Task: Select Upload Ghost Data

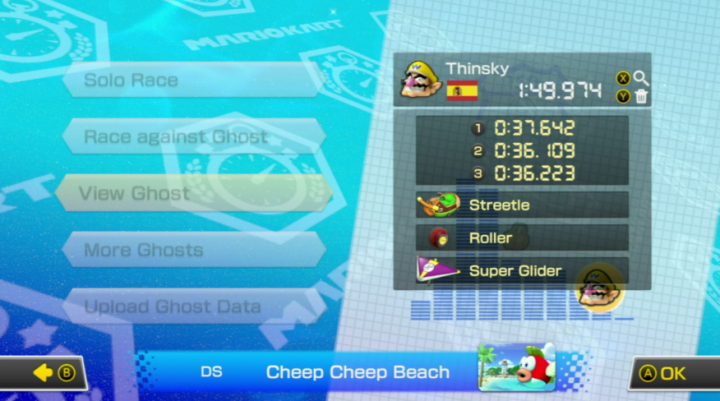Action: click(x=190, y=306)
